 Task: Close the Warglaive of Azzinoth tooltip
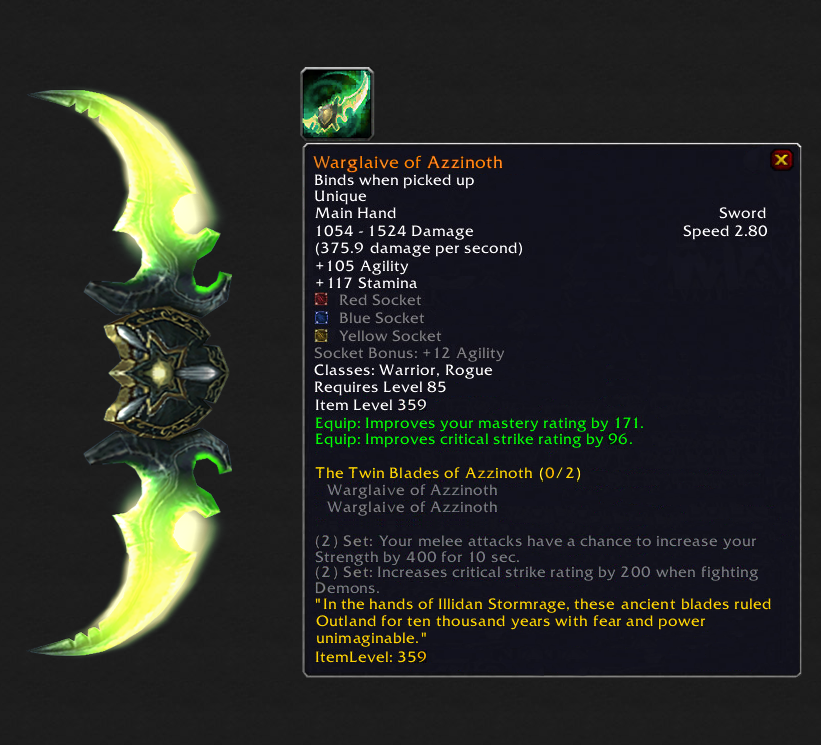coord(782,160)
